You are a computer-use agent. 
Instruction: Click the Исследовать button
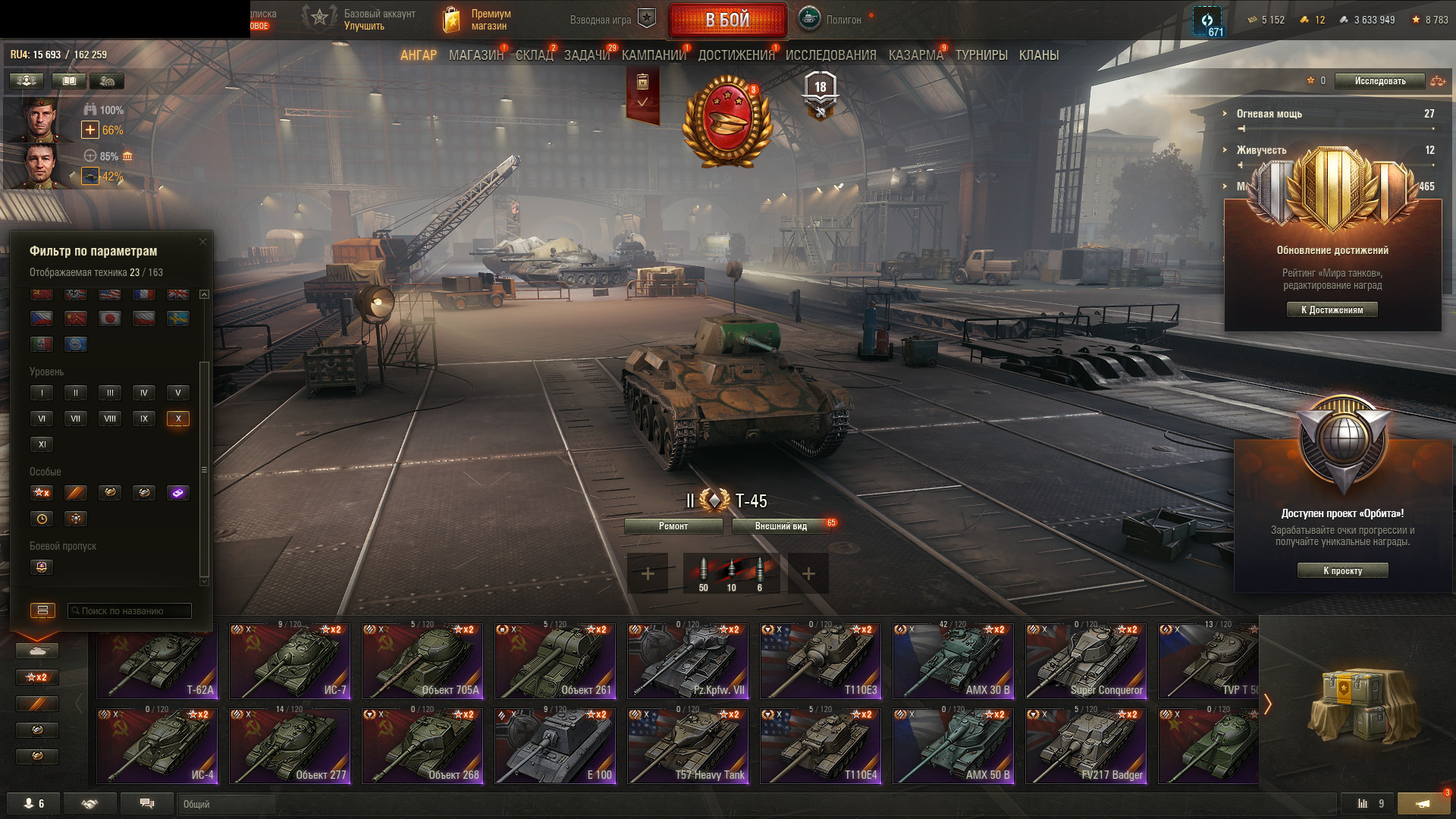pos(1379,81)
